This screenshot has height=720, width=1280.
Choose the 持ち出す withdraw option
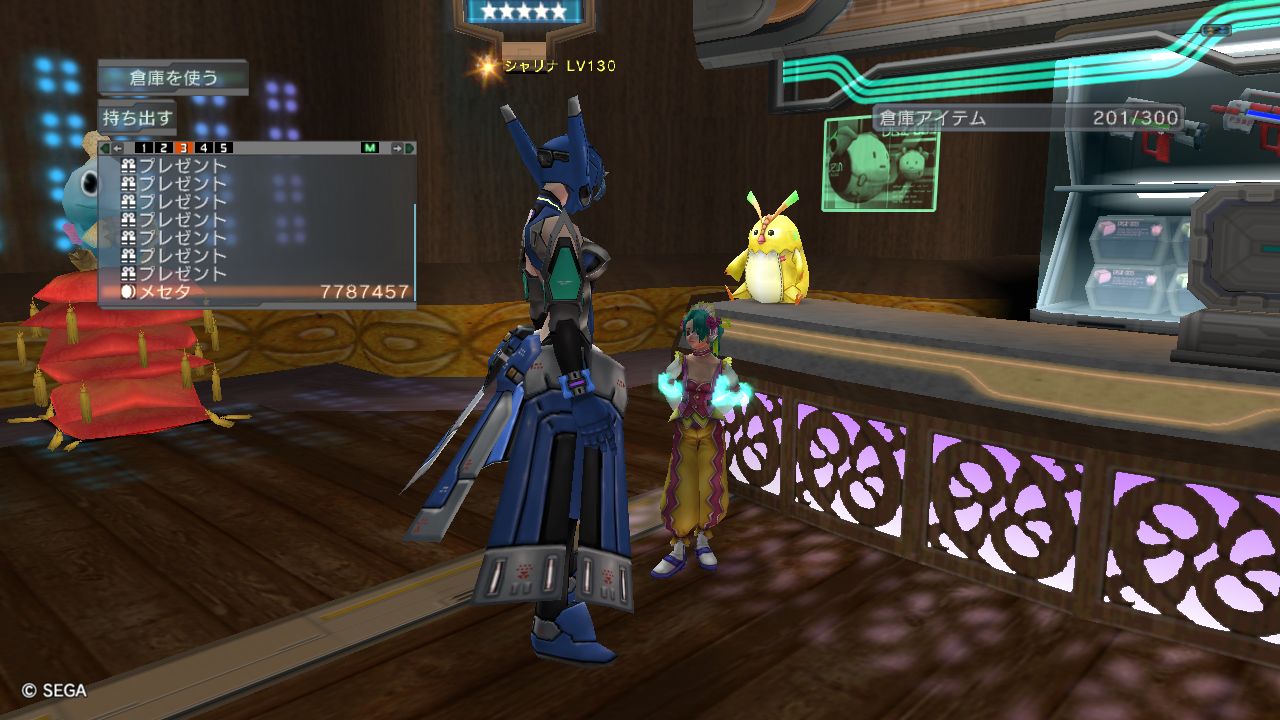coord(138,117)
